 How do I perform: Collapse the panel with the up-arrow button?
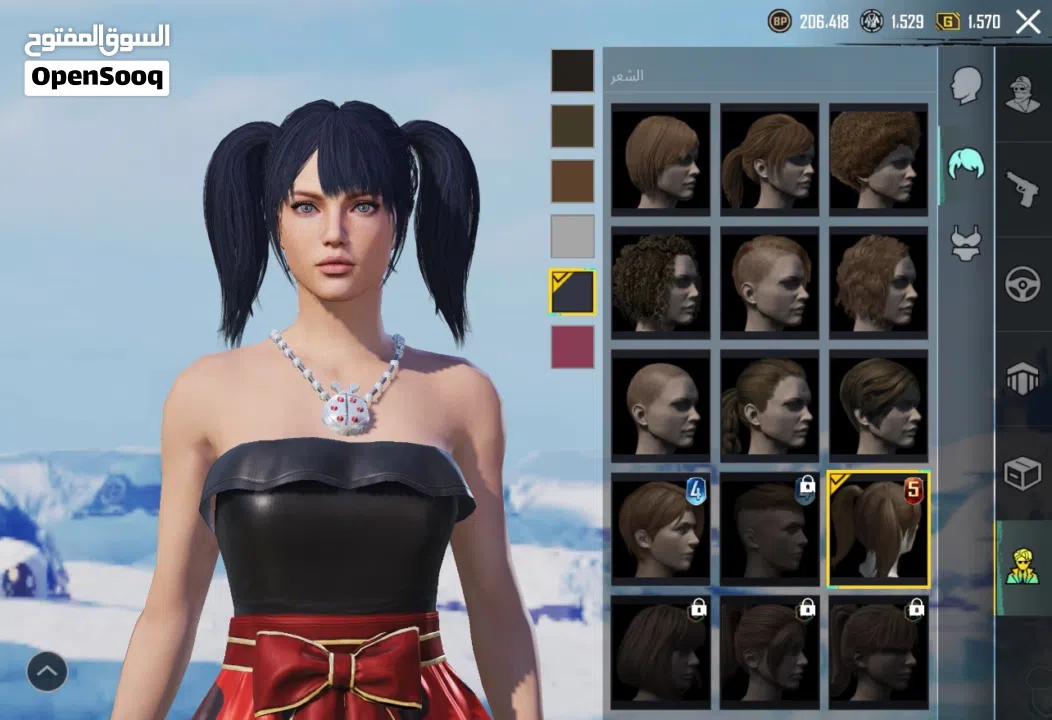(x=47, y=671)
